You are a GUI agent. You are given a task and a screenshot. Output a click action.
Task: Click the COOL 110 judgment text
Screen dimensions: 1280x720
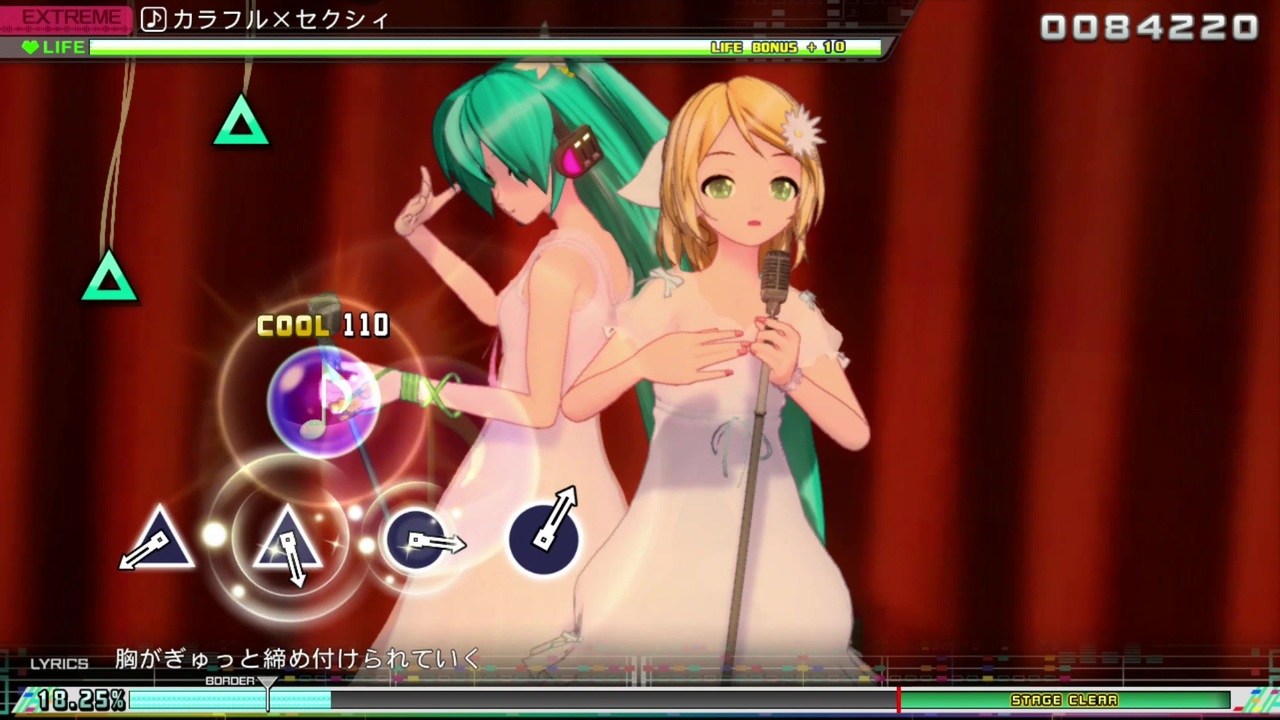[x=322, y=325]
